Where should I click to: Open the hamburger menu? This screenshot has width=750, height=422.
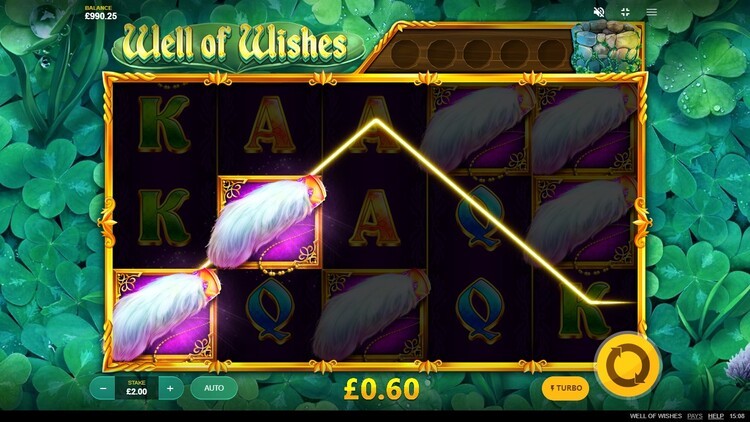tap(652, 12)
